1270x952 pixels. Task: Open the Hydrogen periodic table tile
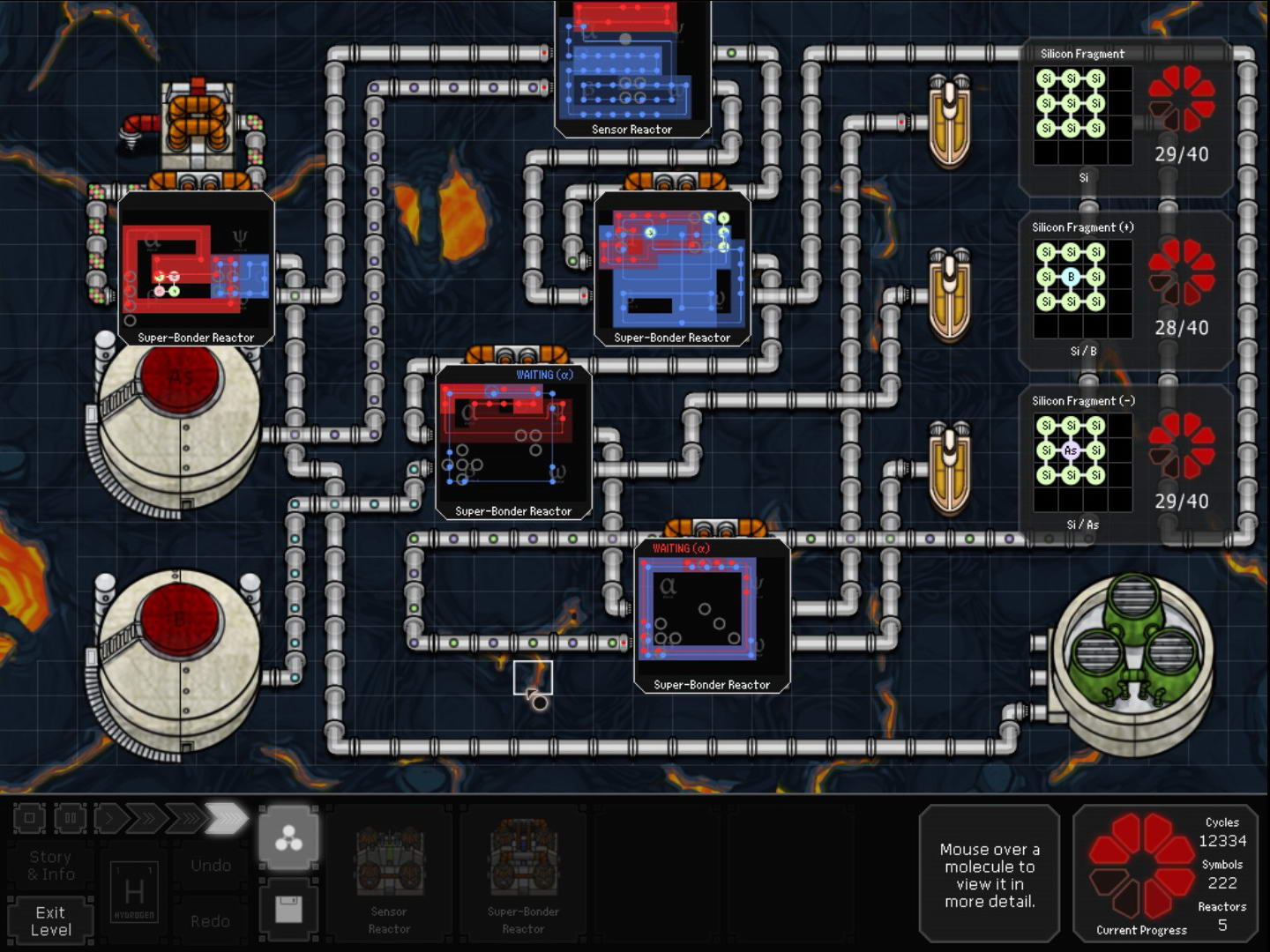[x=134, y=891]
